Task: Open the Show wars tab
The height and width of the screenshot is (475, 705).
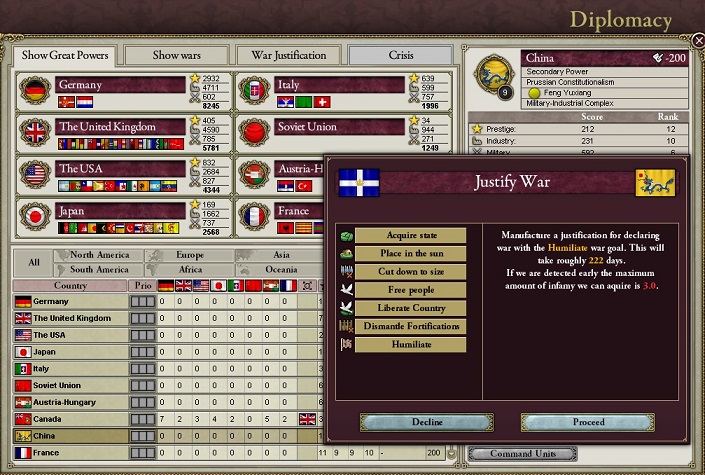Action: 178,54
